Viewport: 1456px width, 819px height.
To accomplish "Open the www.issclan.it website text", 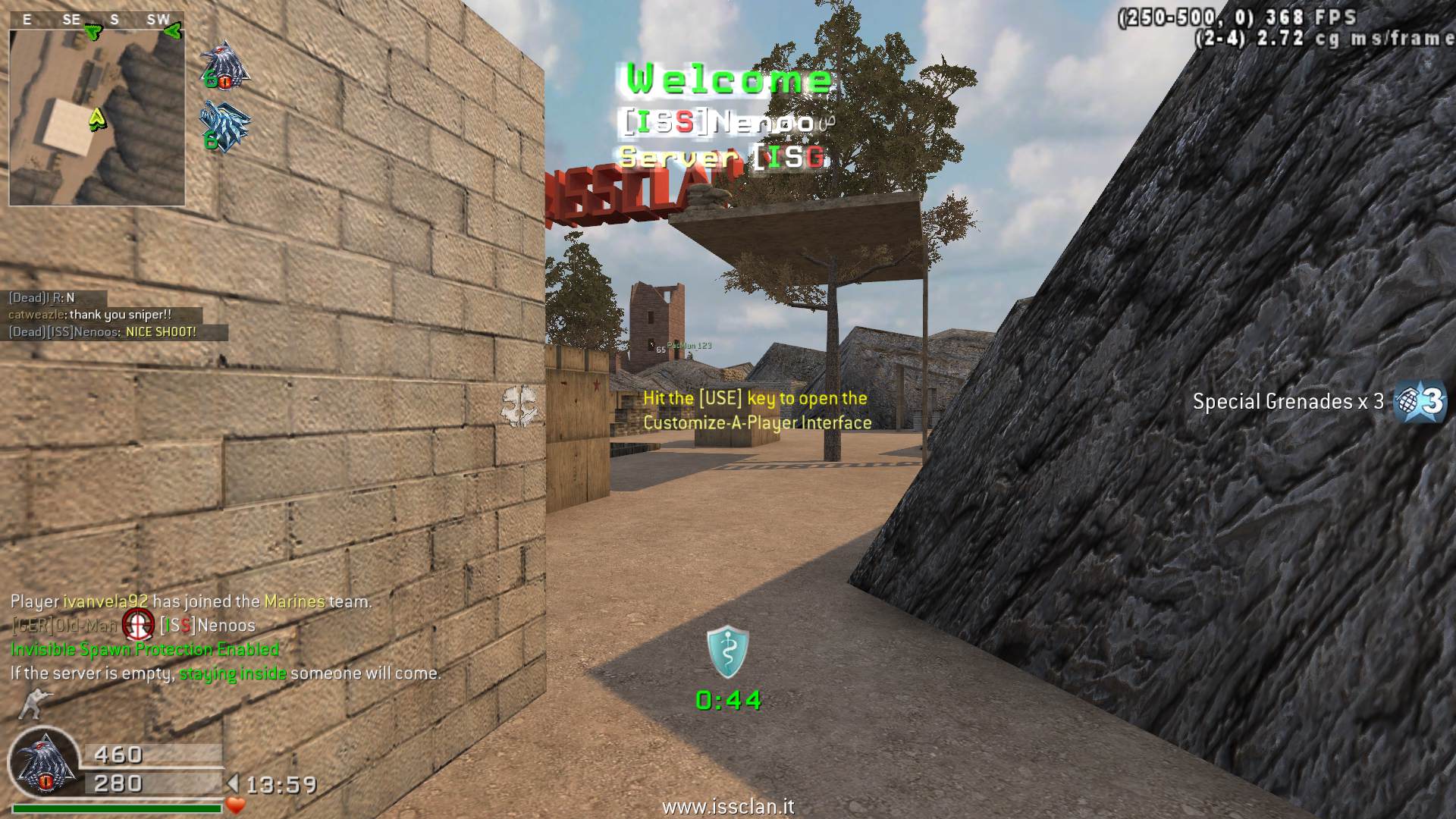I will coord(728,807).
